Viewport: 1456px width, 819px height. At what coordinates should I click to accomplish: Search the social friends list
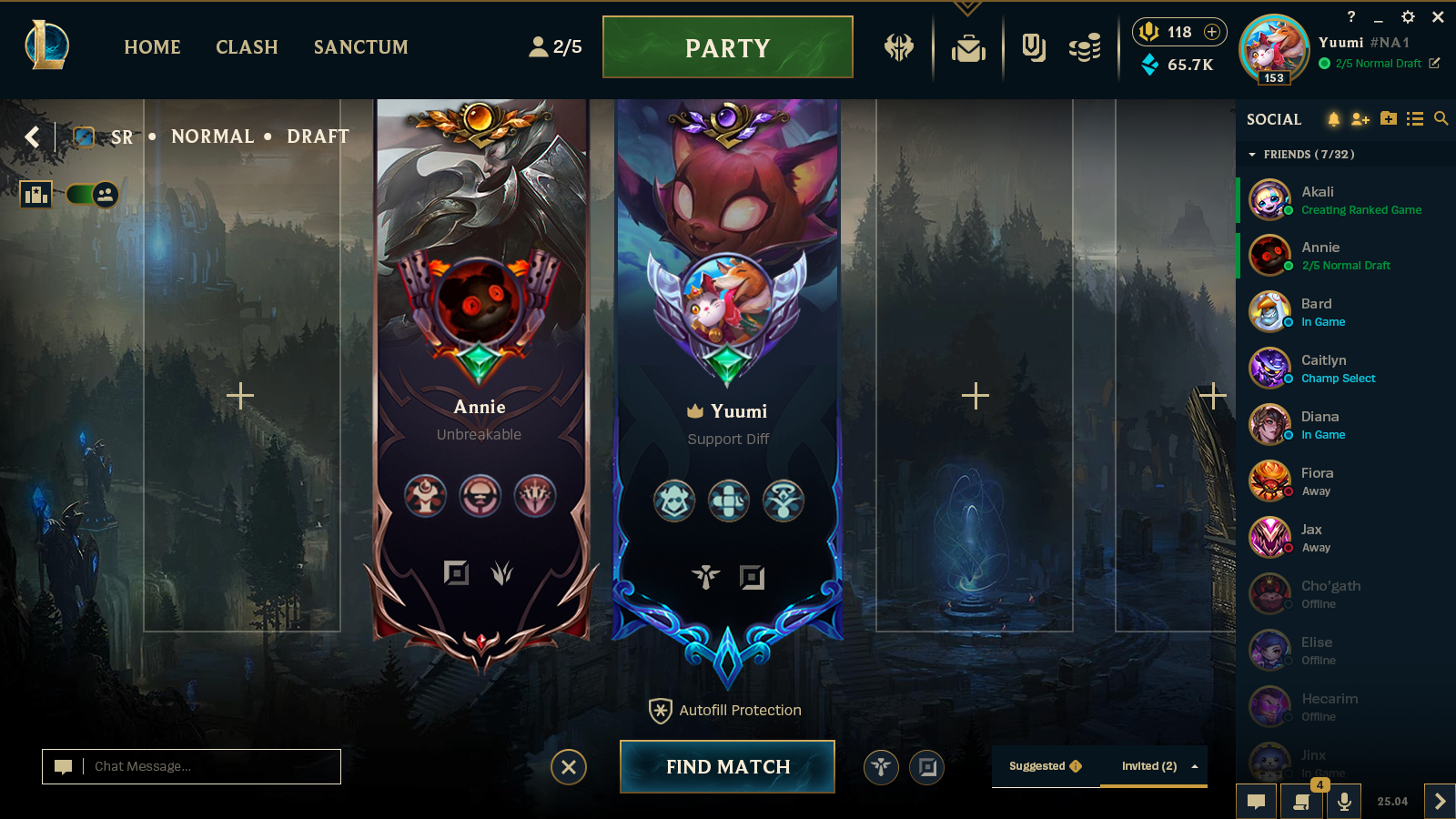coord(1441,119)
